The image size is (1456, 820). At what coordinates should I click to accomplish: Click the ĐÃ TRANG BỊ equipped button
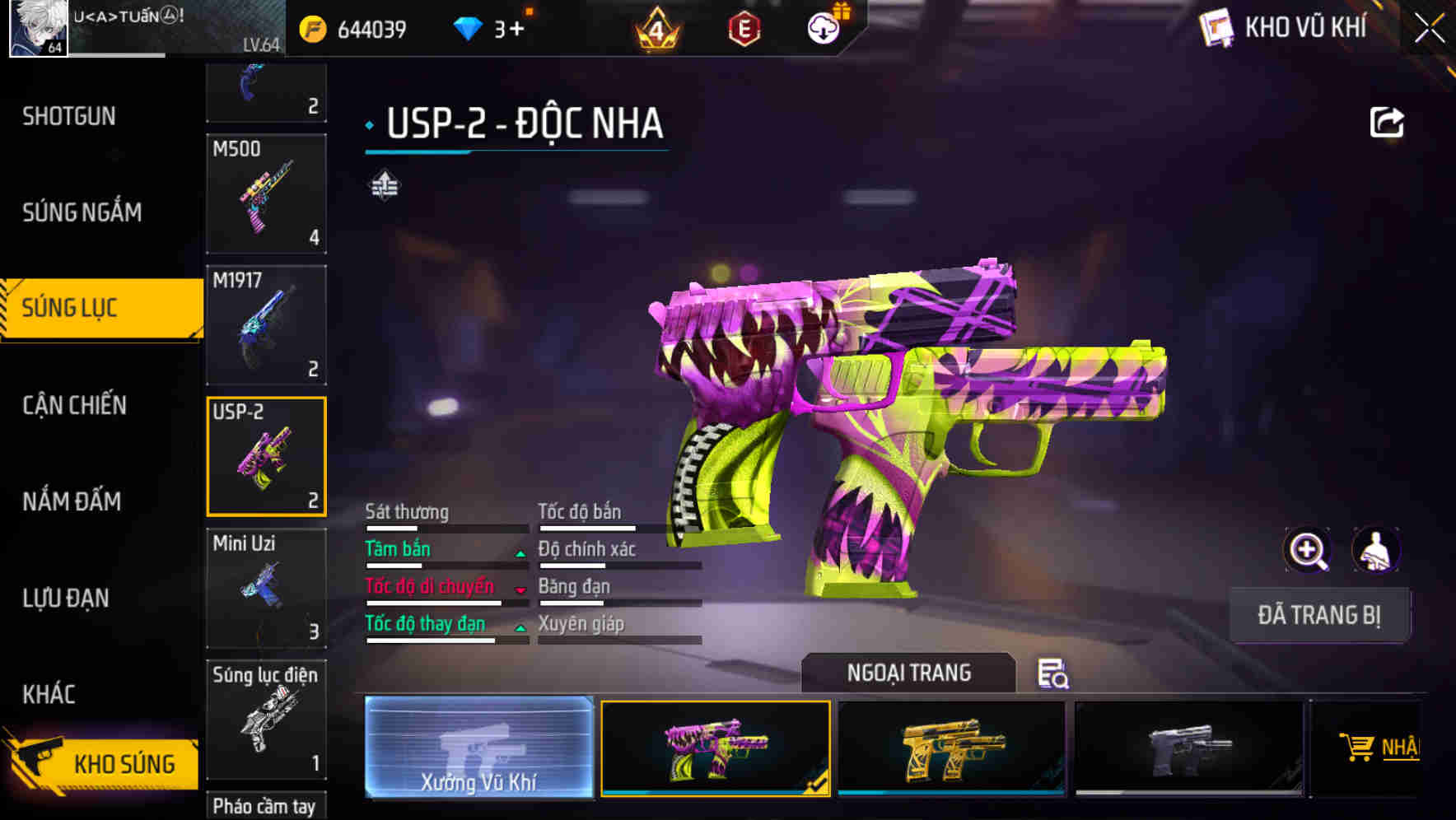[1319, 615]
